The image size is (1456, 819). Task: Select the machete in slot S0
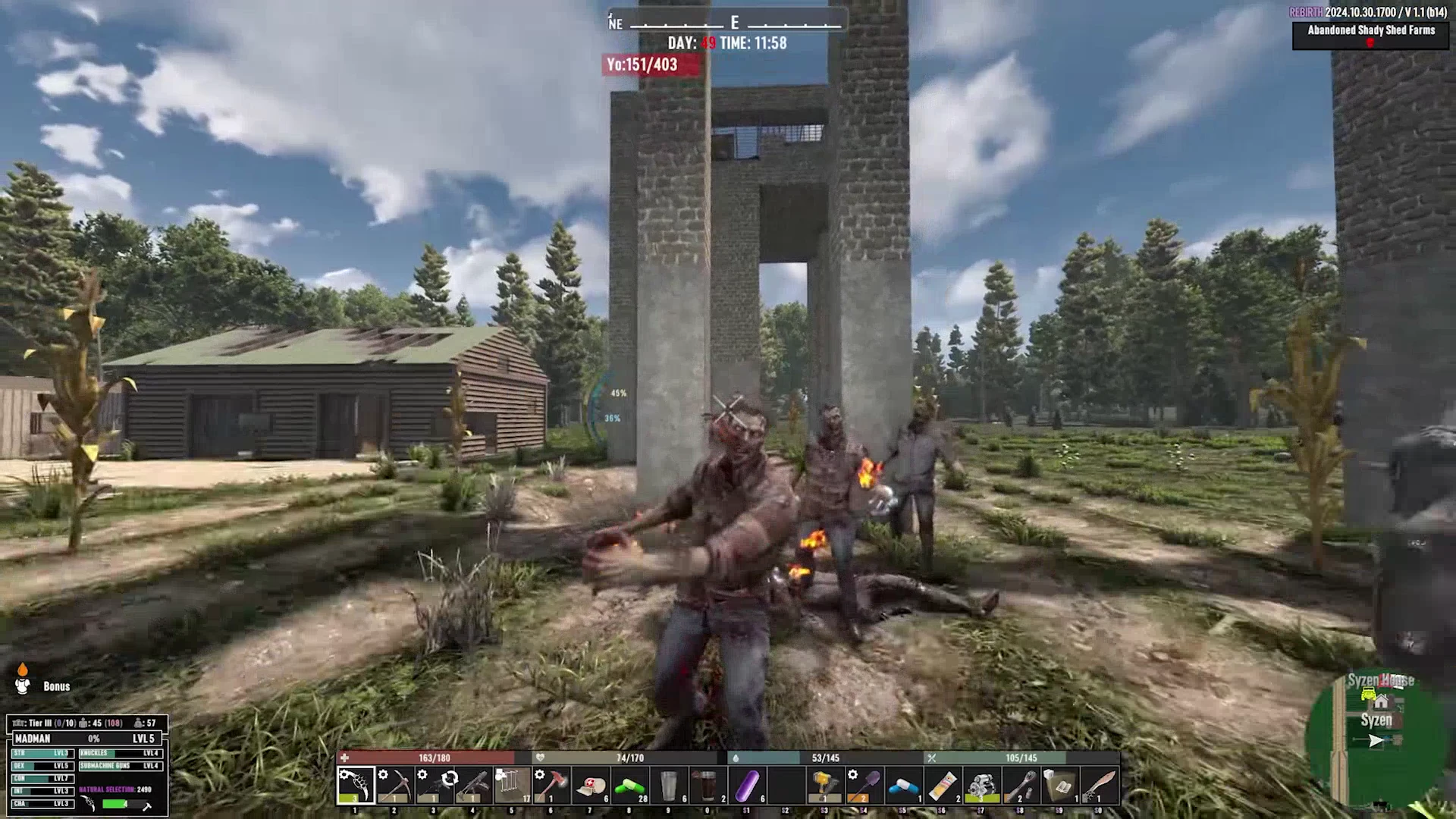click(x=1101, y=783)
